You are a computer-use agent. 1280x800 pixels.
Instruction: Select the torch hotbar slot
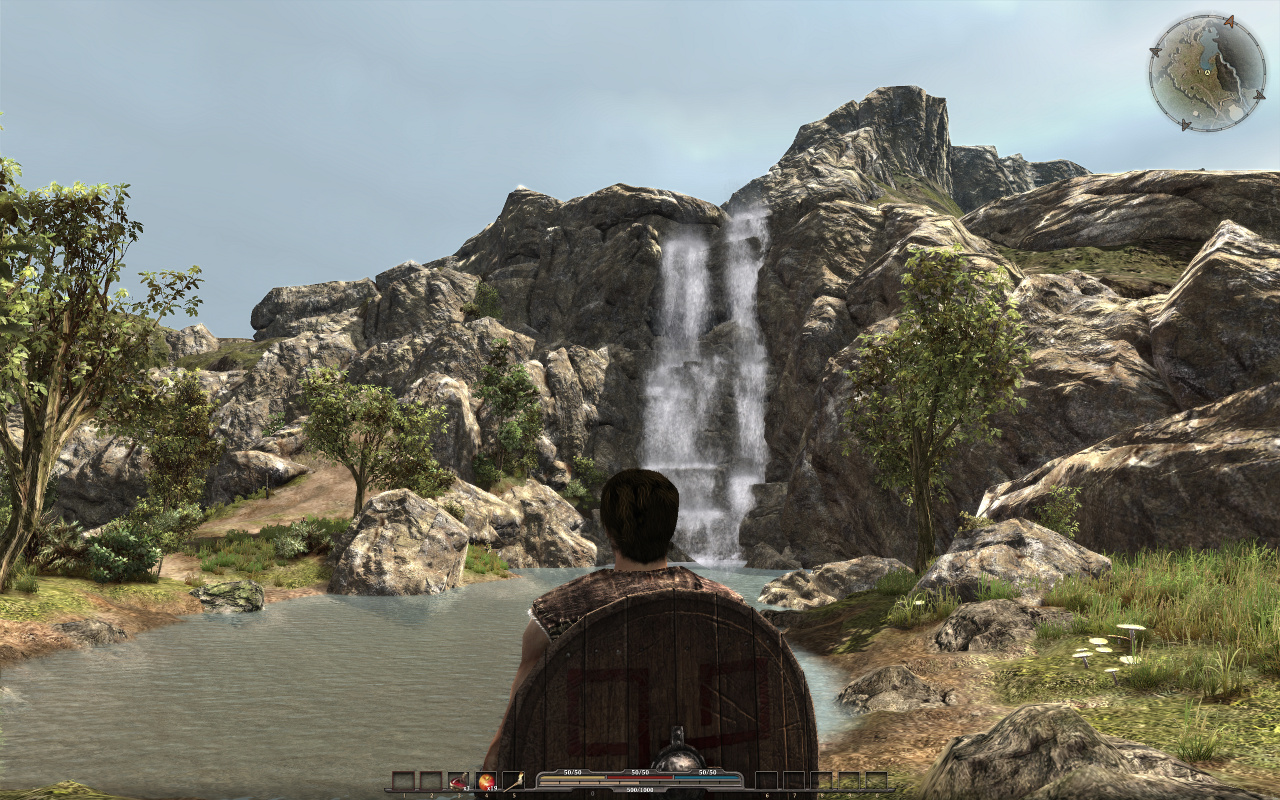[x=513, y=781]
